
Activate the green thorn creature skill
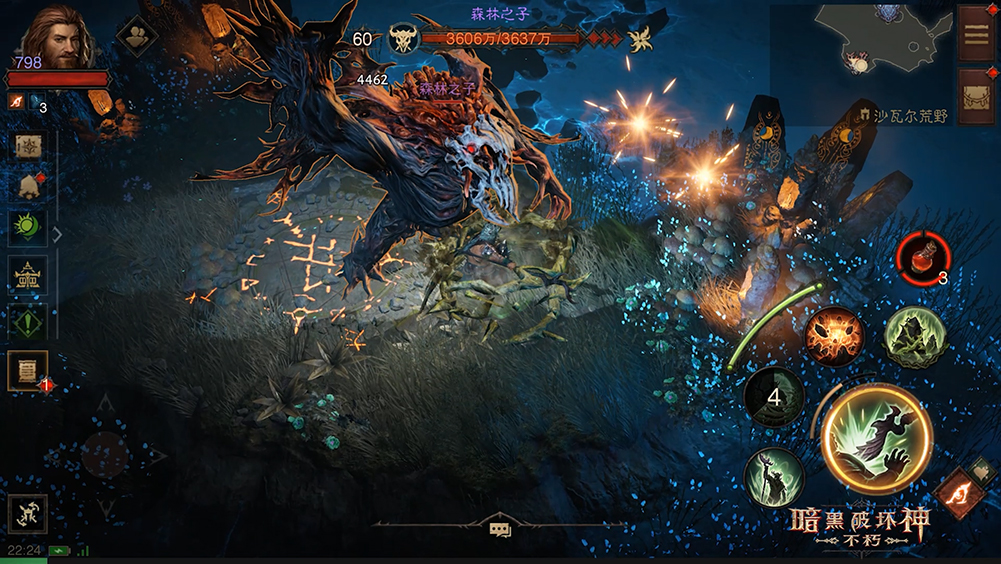click(x=914, y=336)
